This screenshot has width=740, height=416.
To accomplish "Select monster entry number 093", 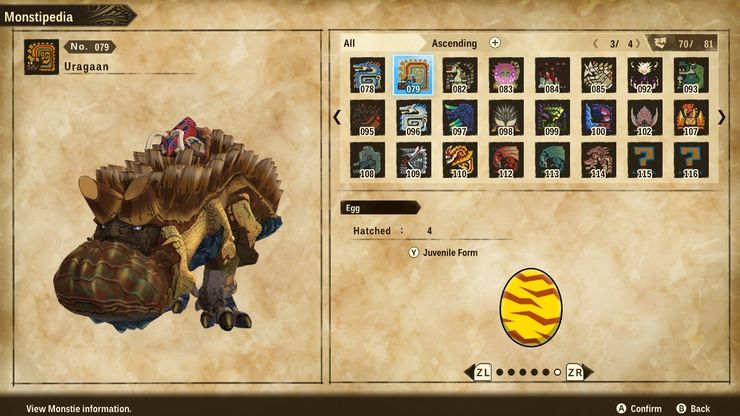I will (691, 75).
